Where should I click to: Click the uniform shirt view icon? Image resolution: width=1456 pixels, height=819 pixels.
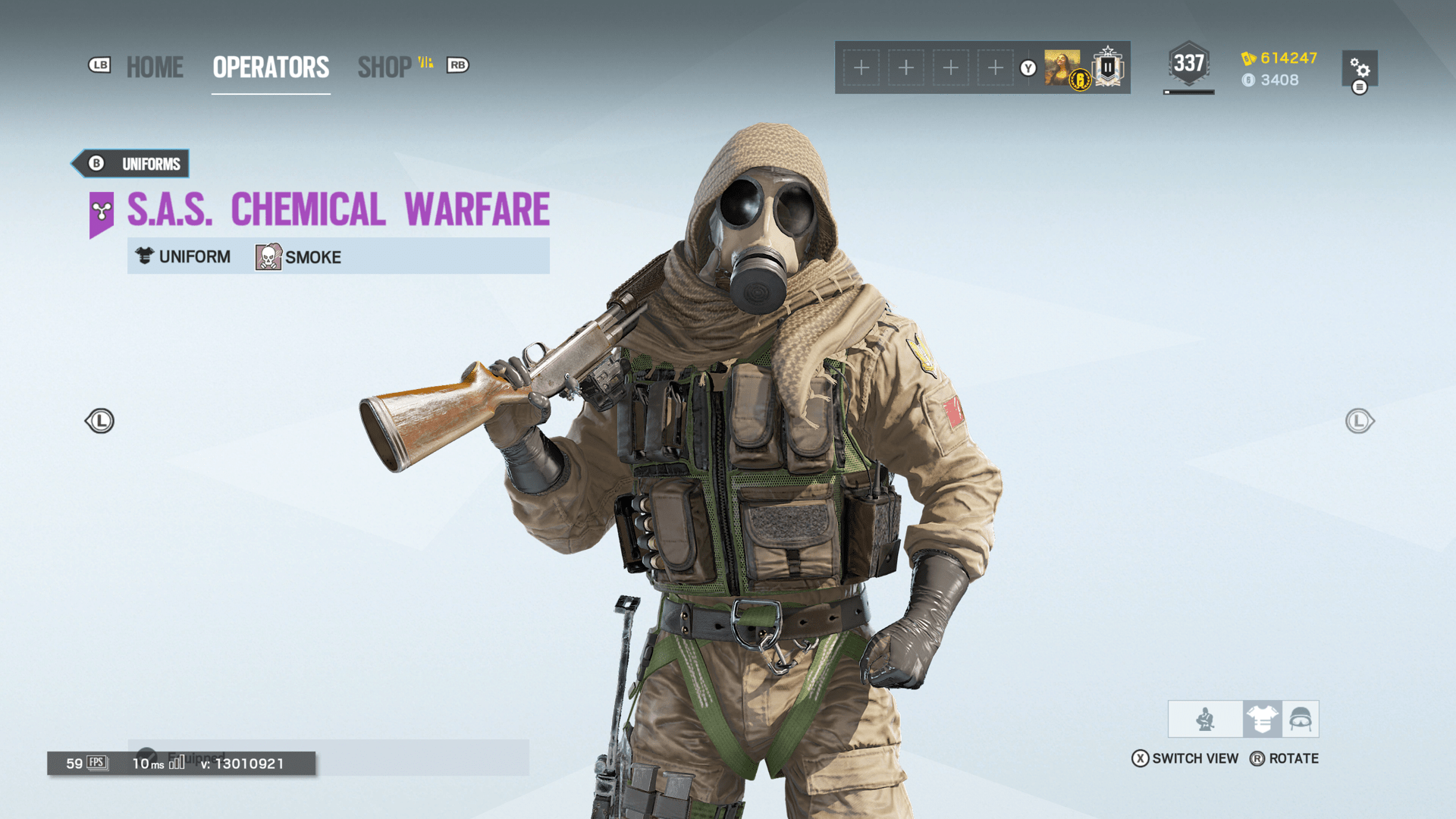[x=1261, y=719]
